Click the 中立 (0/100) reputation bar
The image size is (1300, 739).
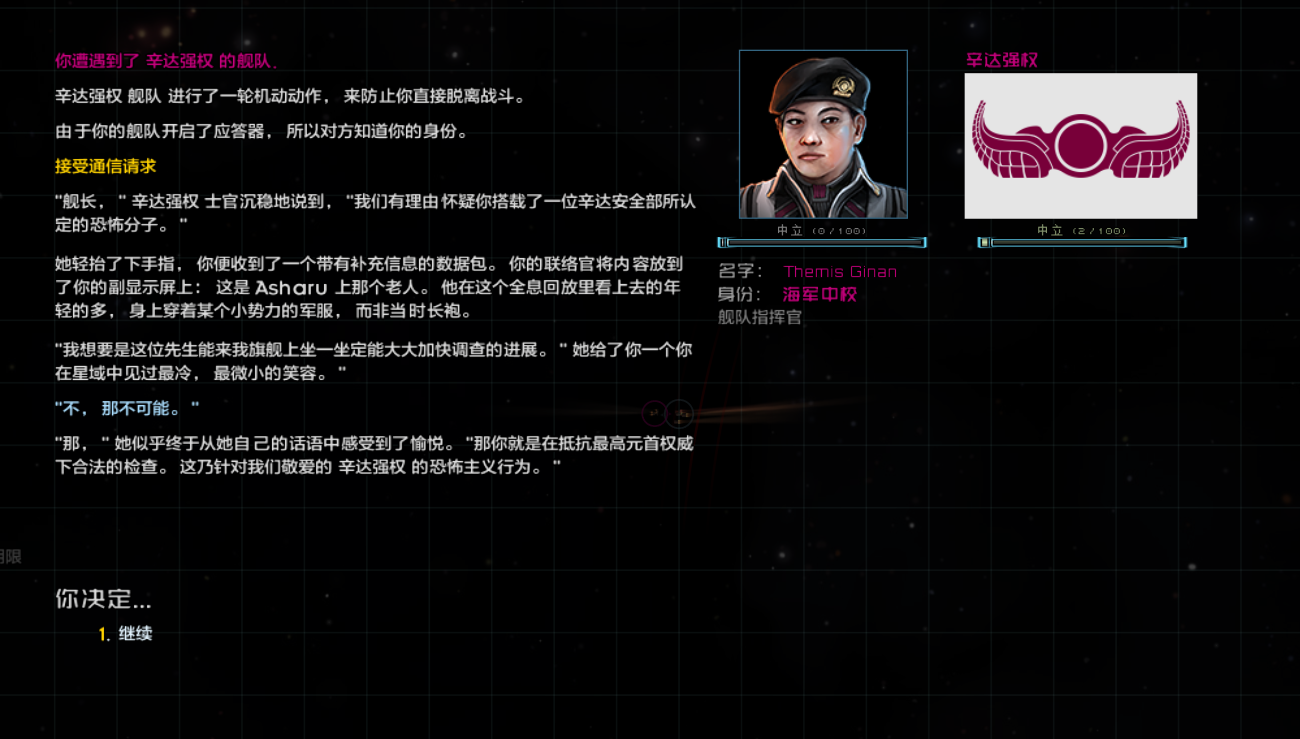[823, 241]
